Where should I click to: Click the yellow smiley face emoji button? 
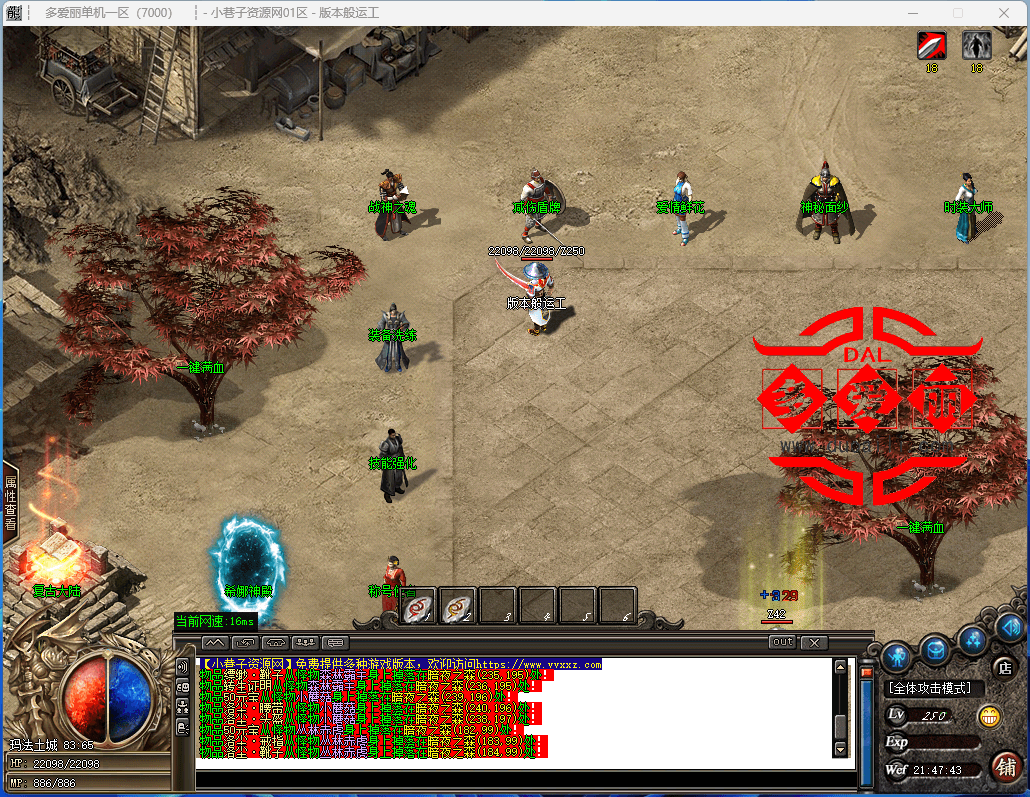pyautogui.click(x=989, y=715)
